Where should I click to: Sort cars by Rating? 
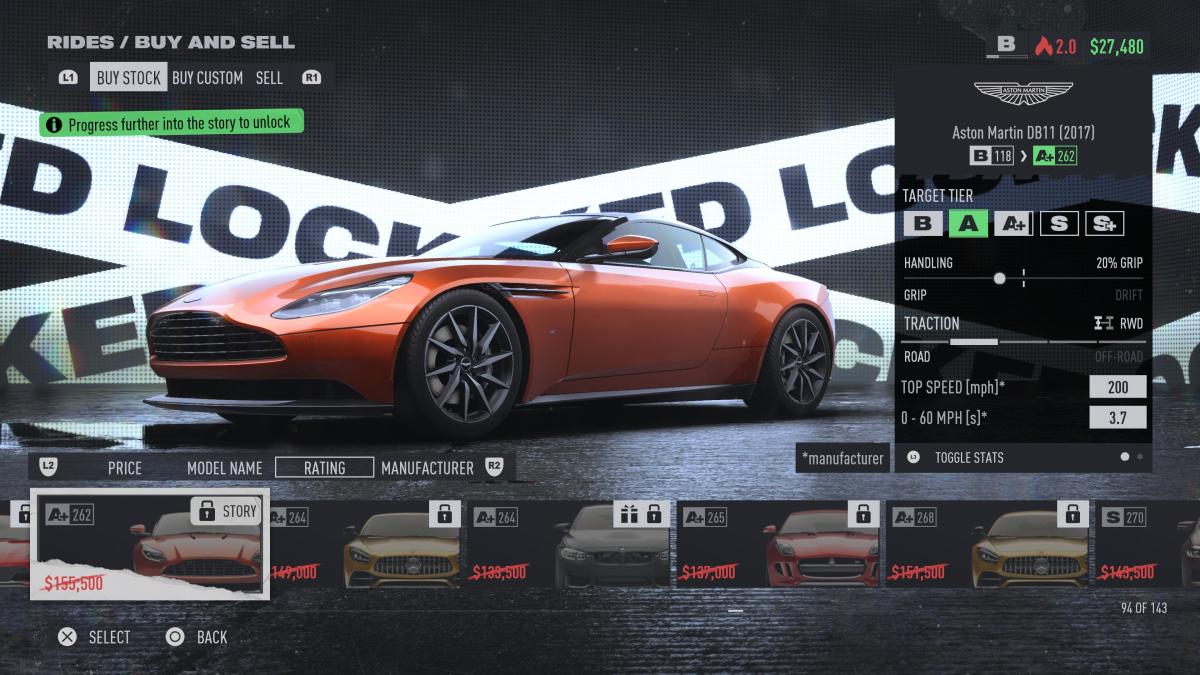(324, 467)
